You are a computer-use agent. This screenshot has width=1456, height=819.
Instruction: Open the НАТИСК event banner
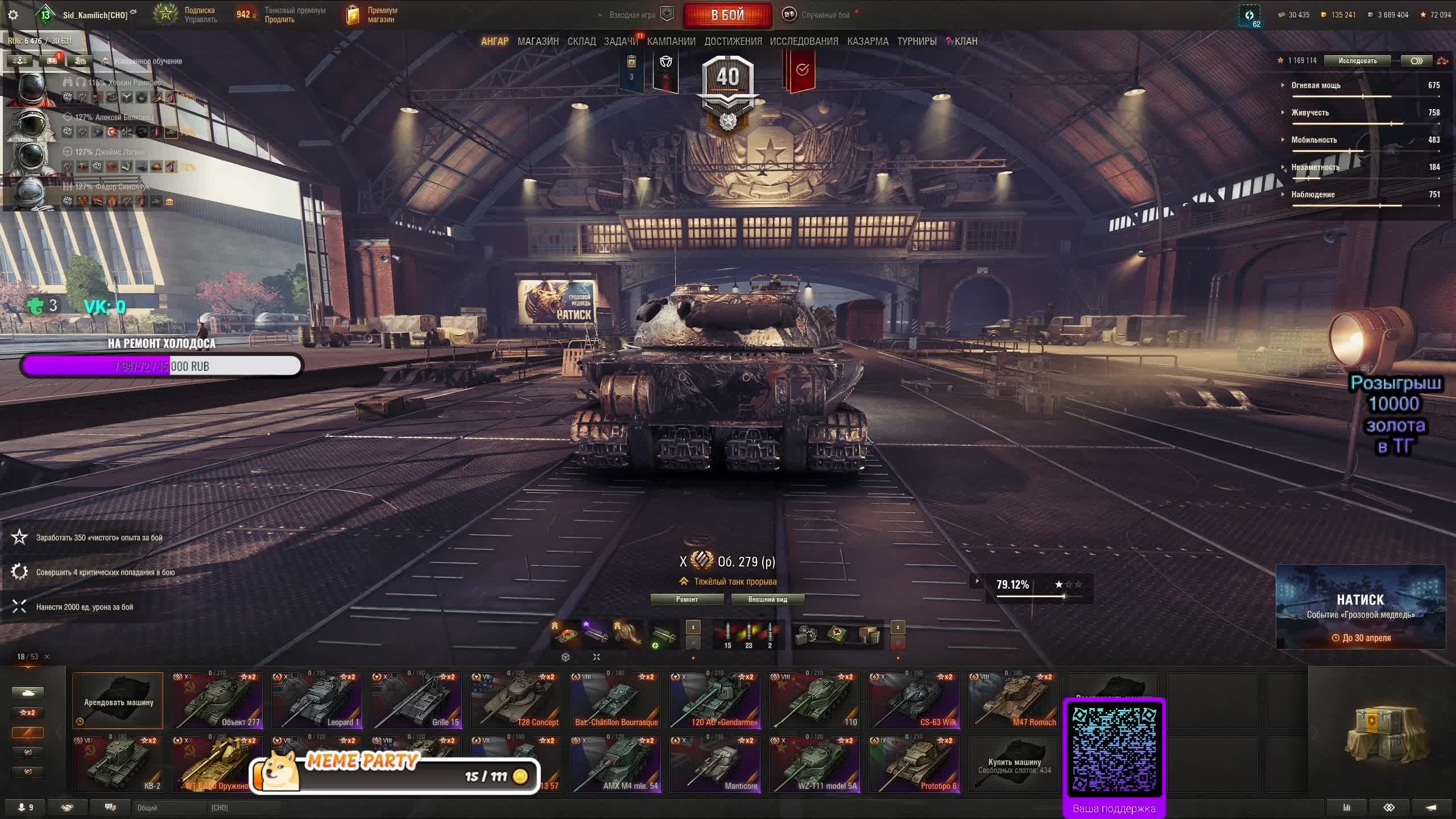(1360, 607)
